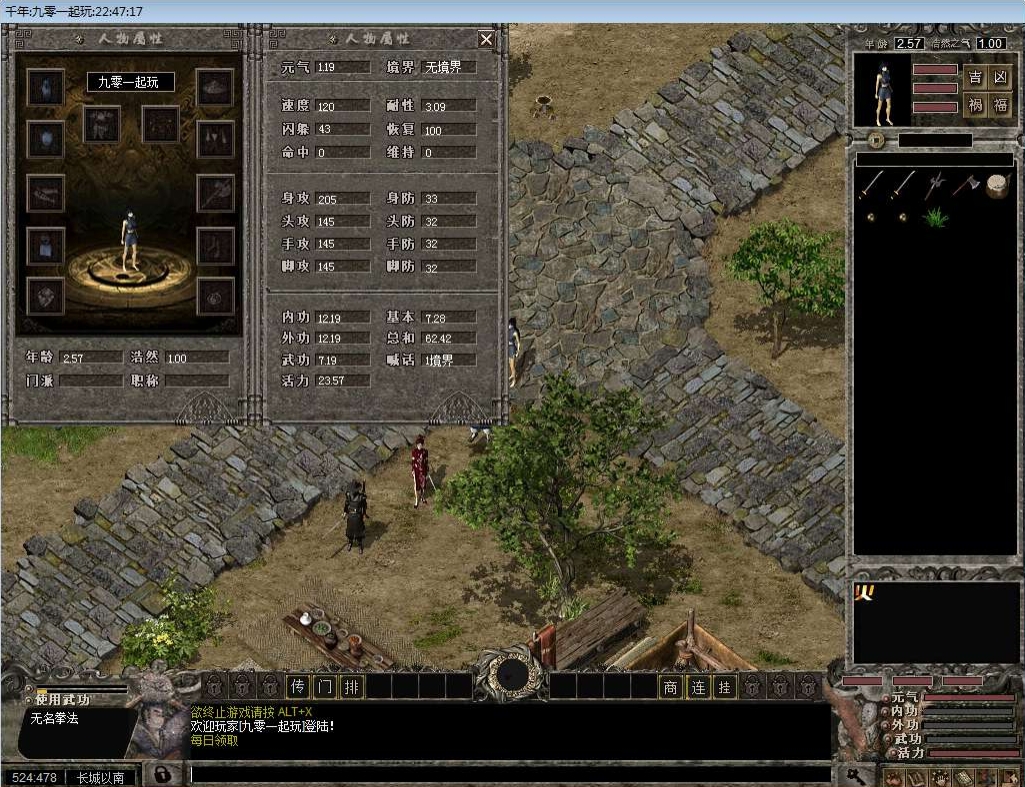
Task: Select the green herb inventory item
Action: tap(936, 217)
